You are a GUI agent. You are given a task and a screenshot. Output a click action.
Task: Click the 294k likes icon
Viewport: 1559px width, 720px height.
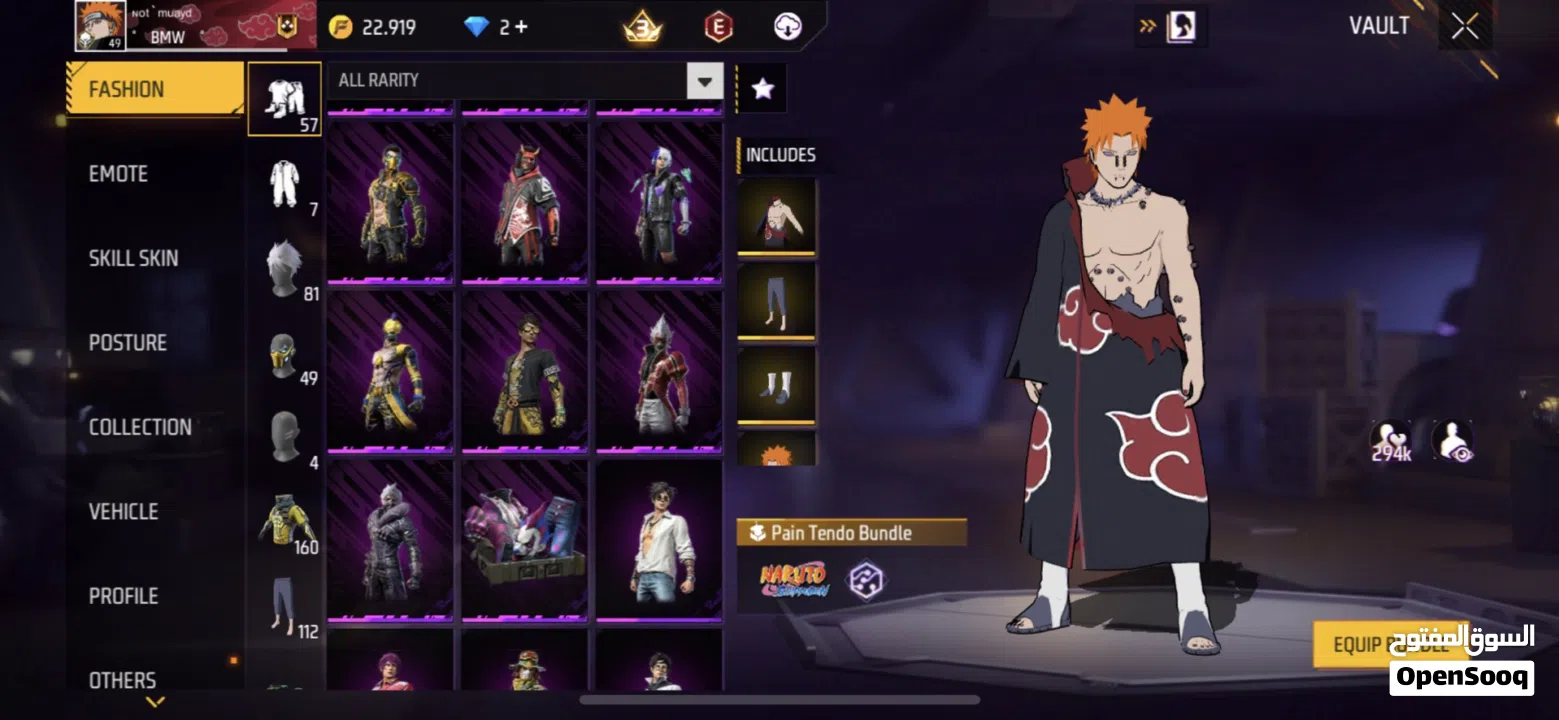click(1390, 442)
